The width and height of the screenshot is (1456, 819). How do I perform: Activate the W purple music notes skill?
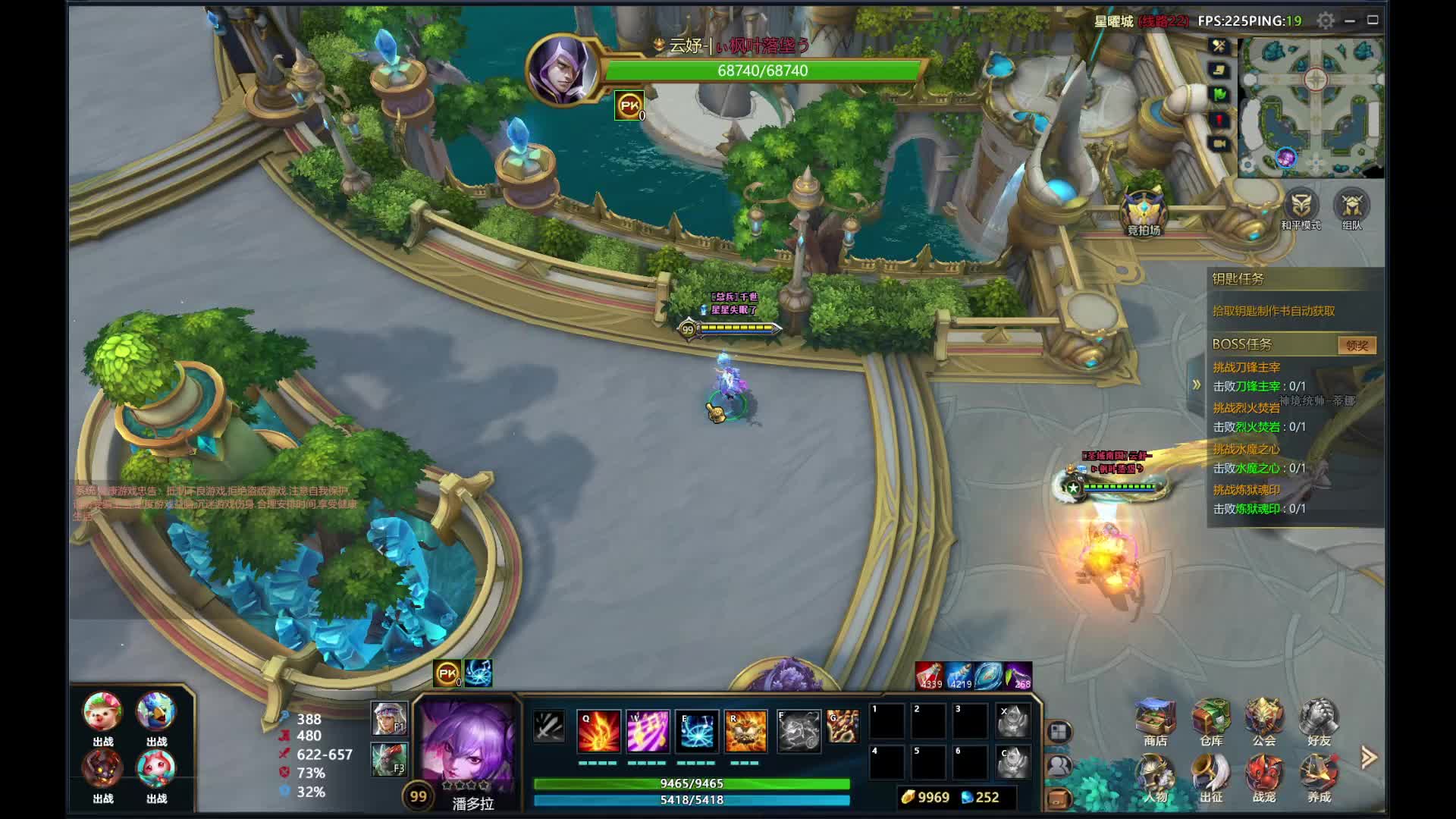pos(648,731)
